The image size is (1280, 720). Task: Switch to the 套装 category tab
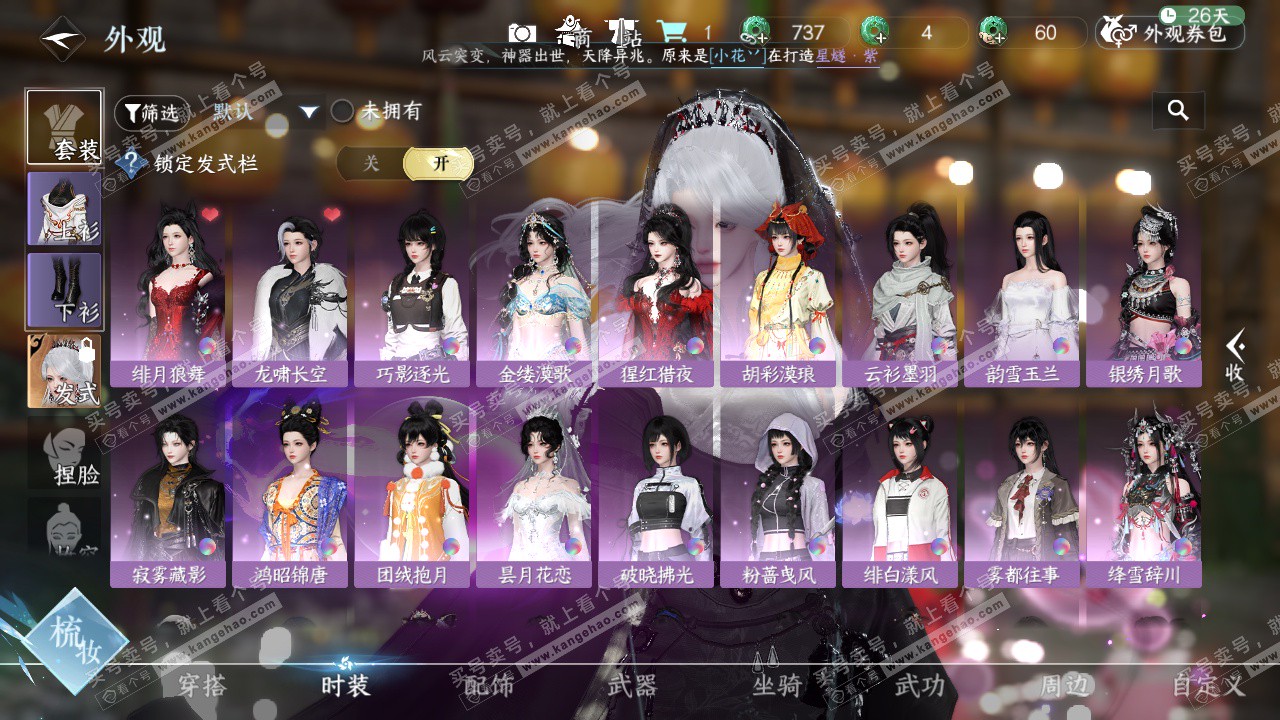click(64, 127)
